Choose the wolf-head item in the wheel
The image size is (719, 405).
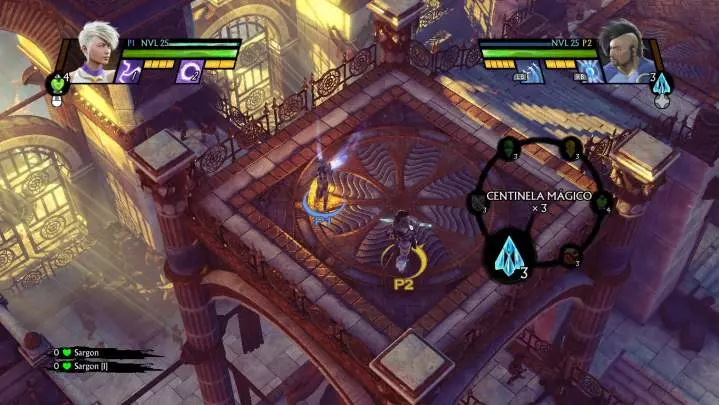476,202
